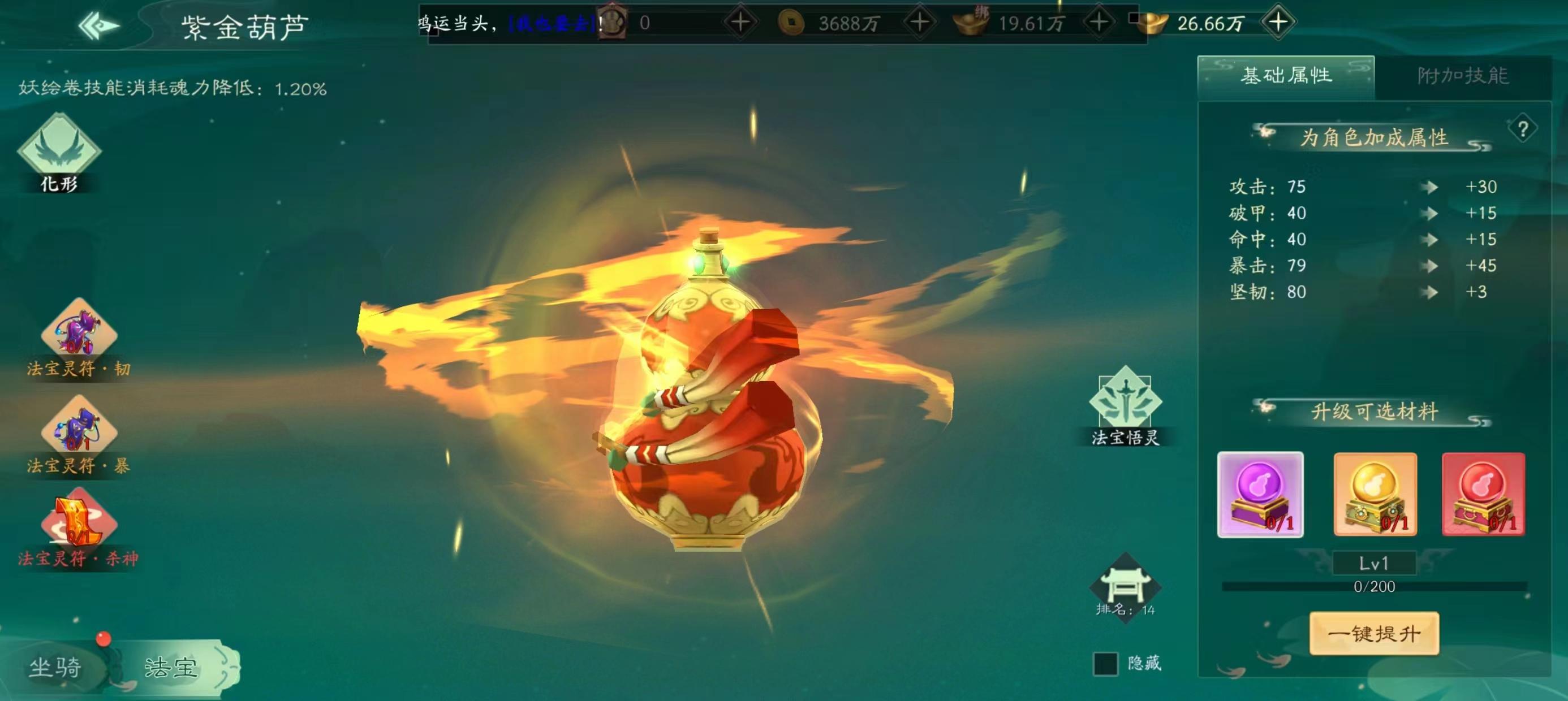
Task: Click the 我也要去 chat link
Action: [x=552, y=23]
